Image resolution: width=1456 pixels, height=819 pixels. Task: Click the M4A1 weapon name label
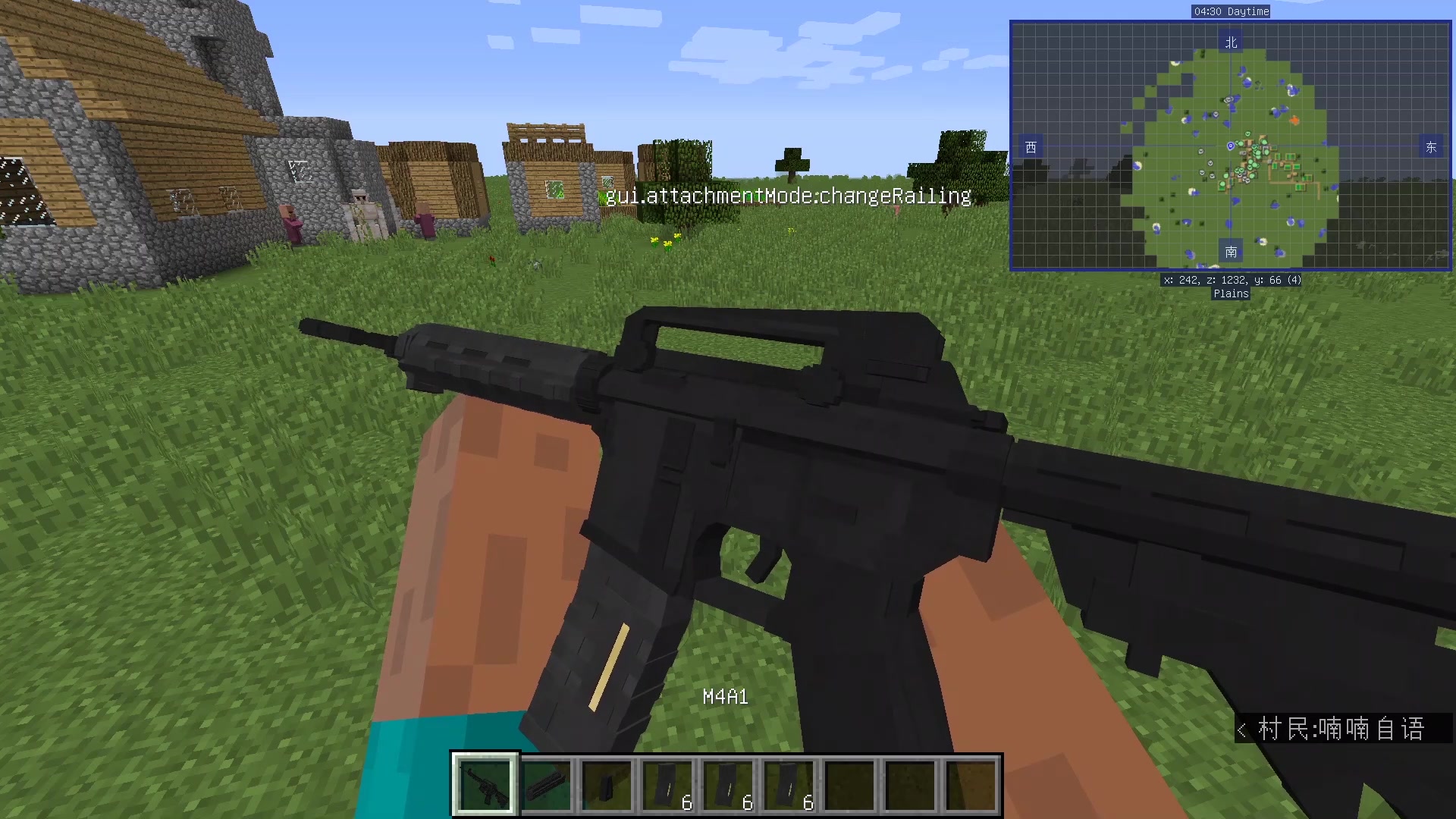coord(726,697)
